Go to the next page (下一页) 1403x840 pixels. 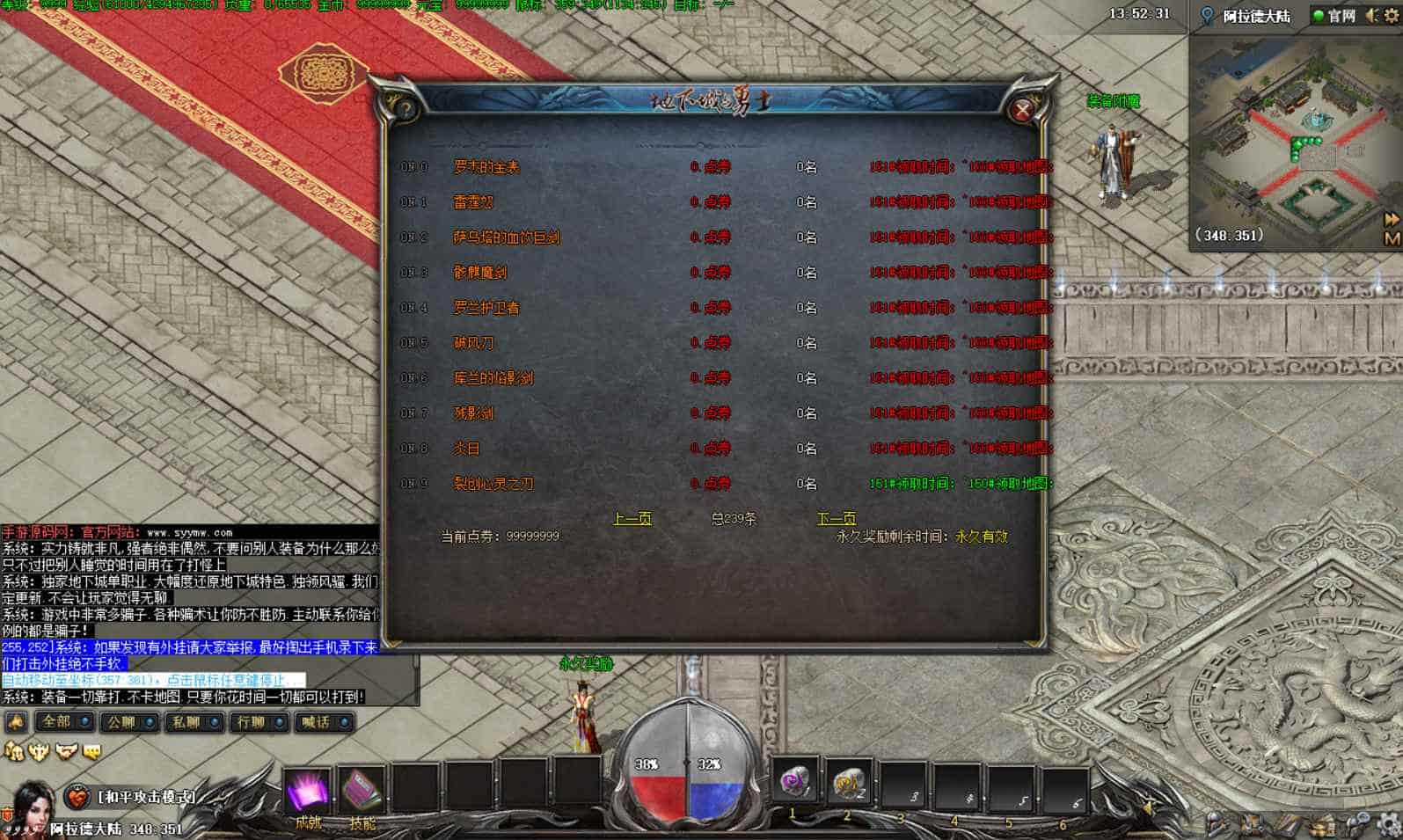coord(836,519)
